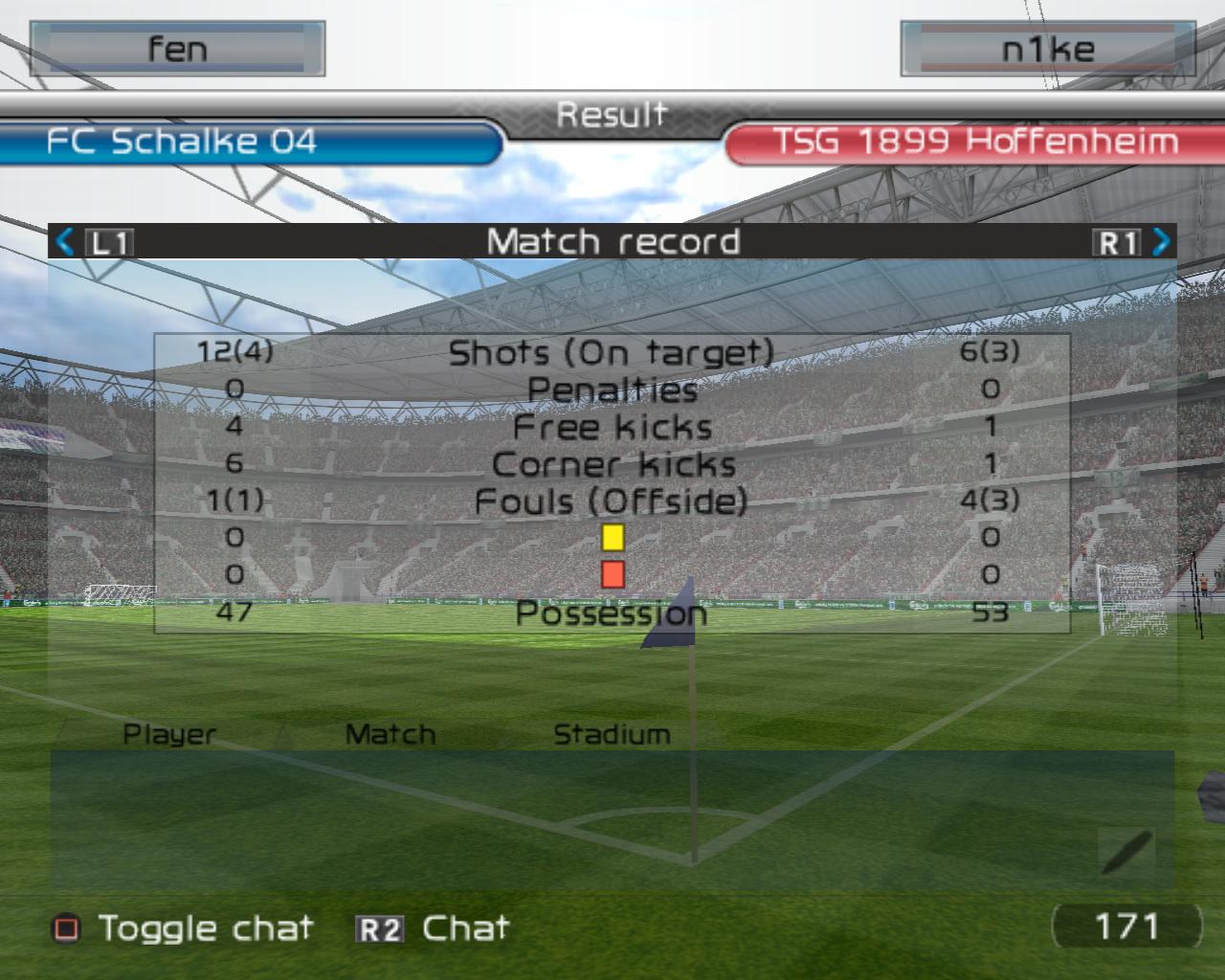Show the previous page with the left blue arrow

point(65,241)
